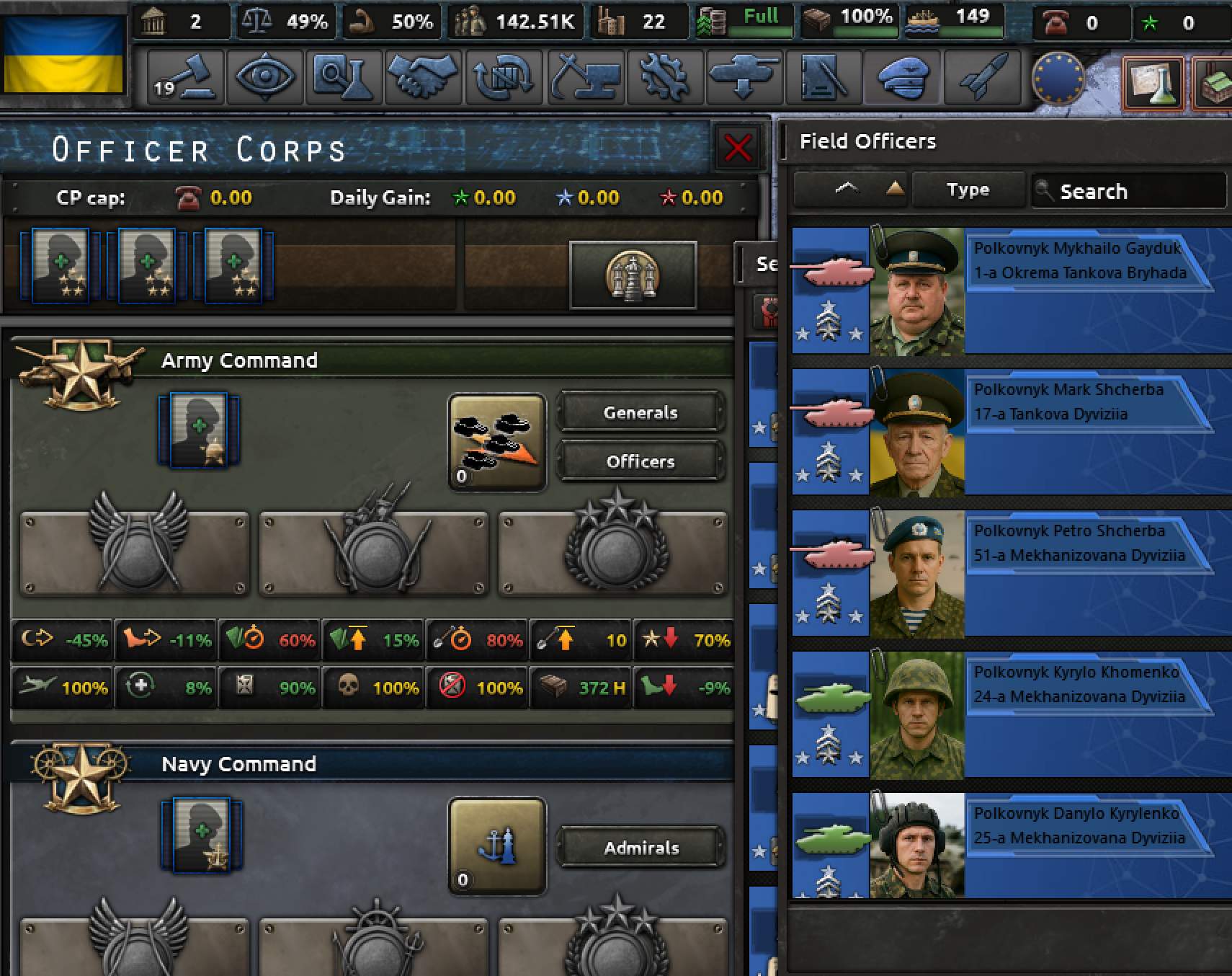Viewport: 1232px width, 976px height.
Task: Focus the Field Officers search box
Action: coord(1131,191)
